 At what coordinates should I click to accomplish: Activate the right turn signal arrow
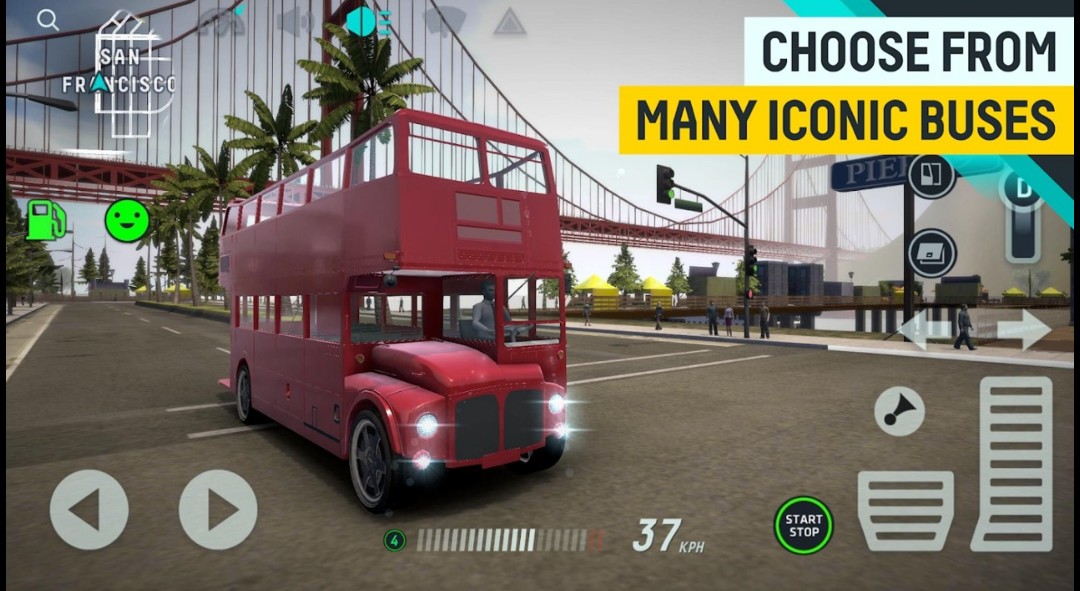click(1023, 331)
